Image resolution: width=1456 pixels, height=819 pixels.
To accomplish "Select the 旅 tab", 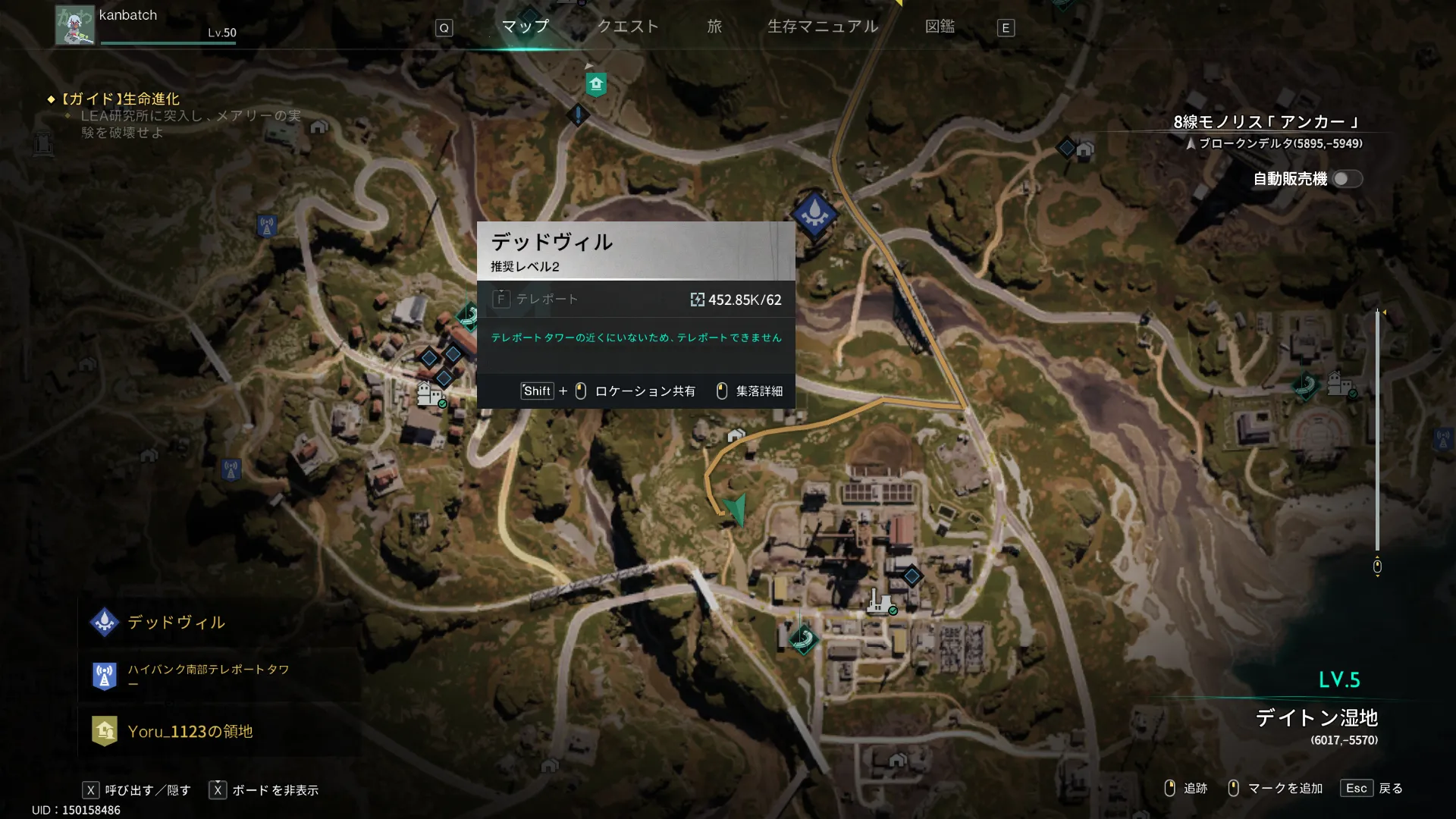I will [x=714, y=27].
